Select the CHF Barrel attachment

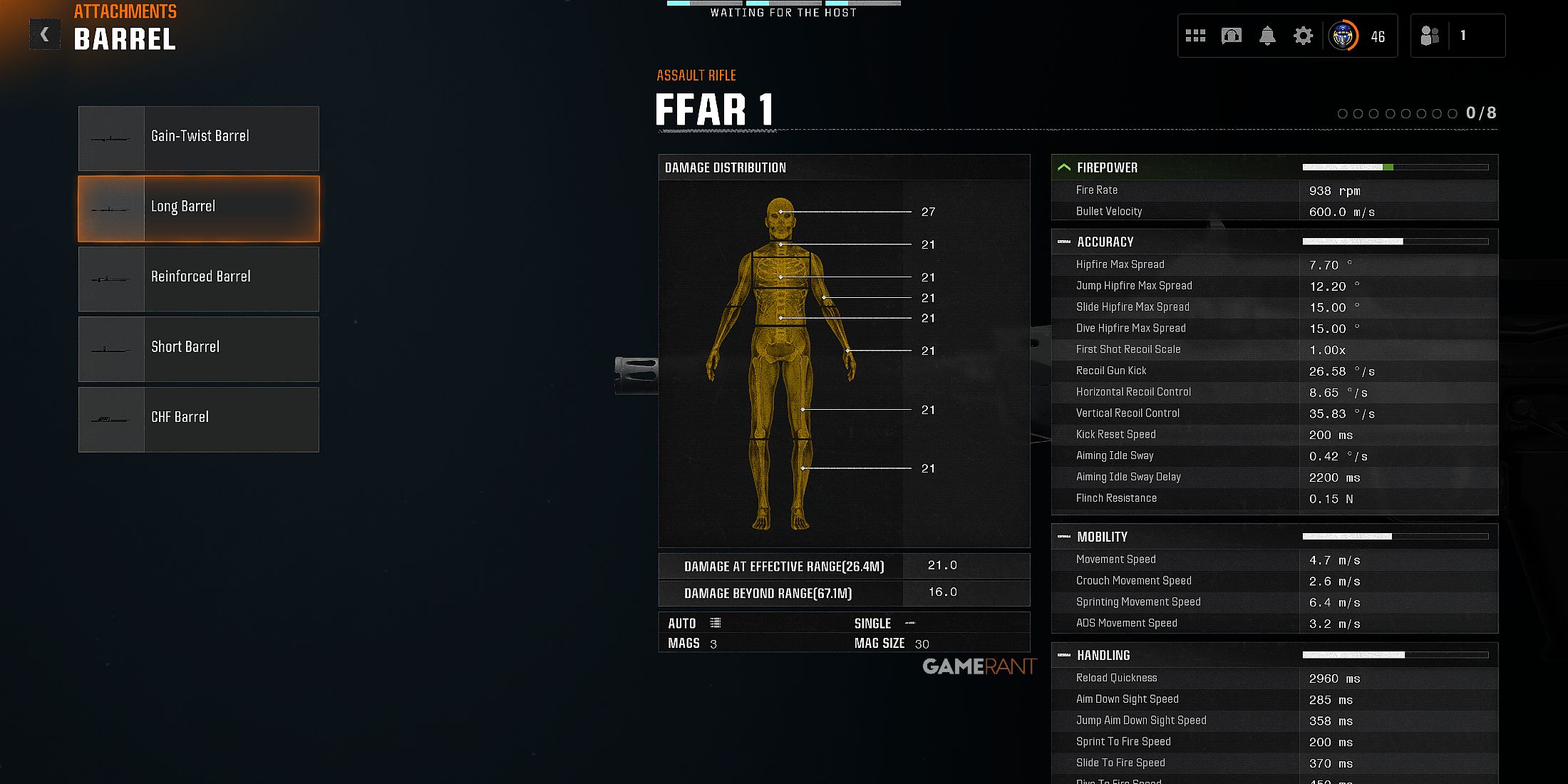[198, 419]
